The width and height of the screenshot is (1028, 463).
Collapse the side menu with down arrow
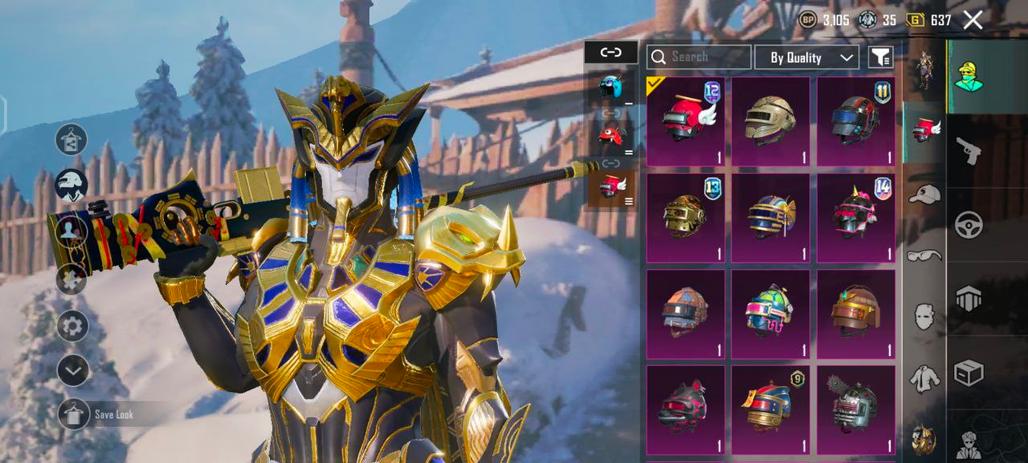(x=72, y=370)
